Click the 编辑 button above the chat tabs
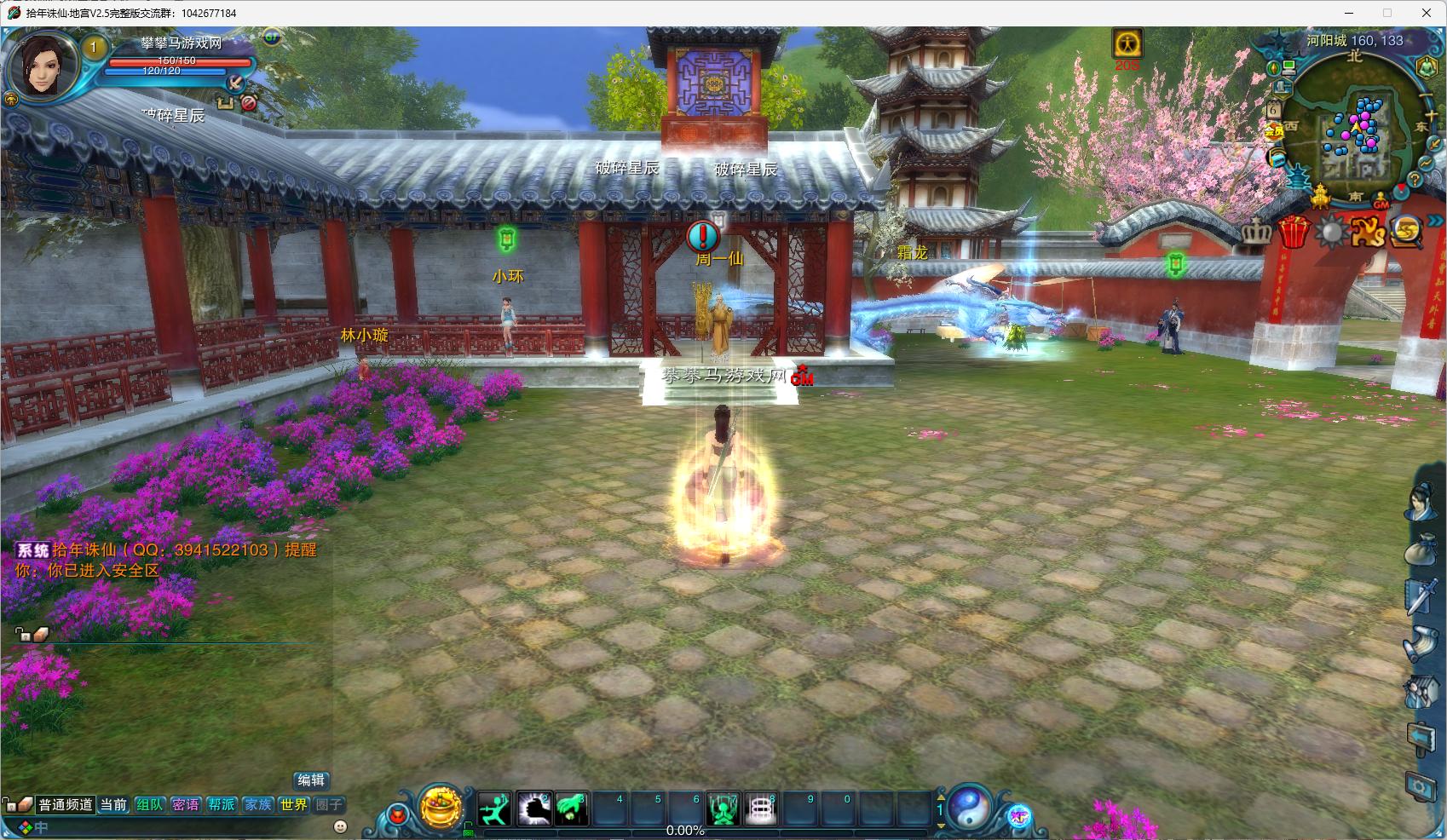Image resolution: width=1447 pixels, height=840 pixels. point(311,780)
